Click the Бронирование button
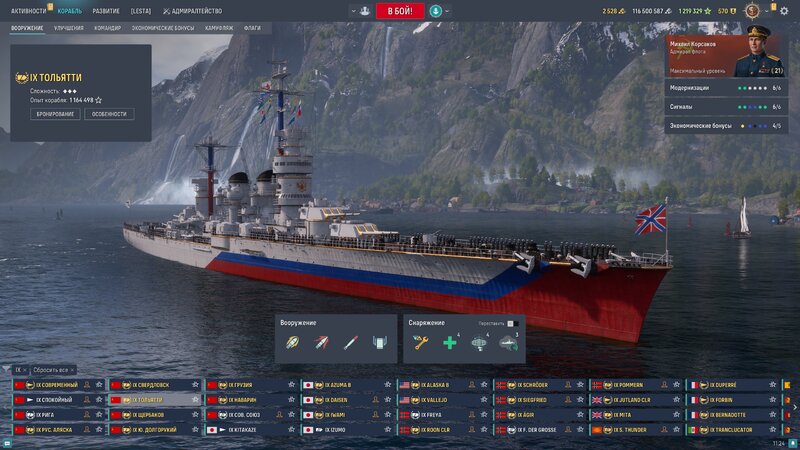 pyautogui.click(x=56, y=114)
